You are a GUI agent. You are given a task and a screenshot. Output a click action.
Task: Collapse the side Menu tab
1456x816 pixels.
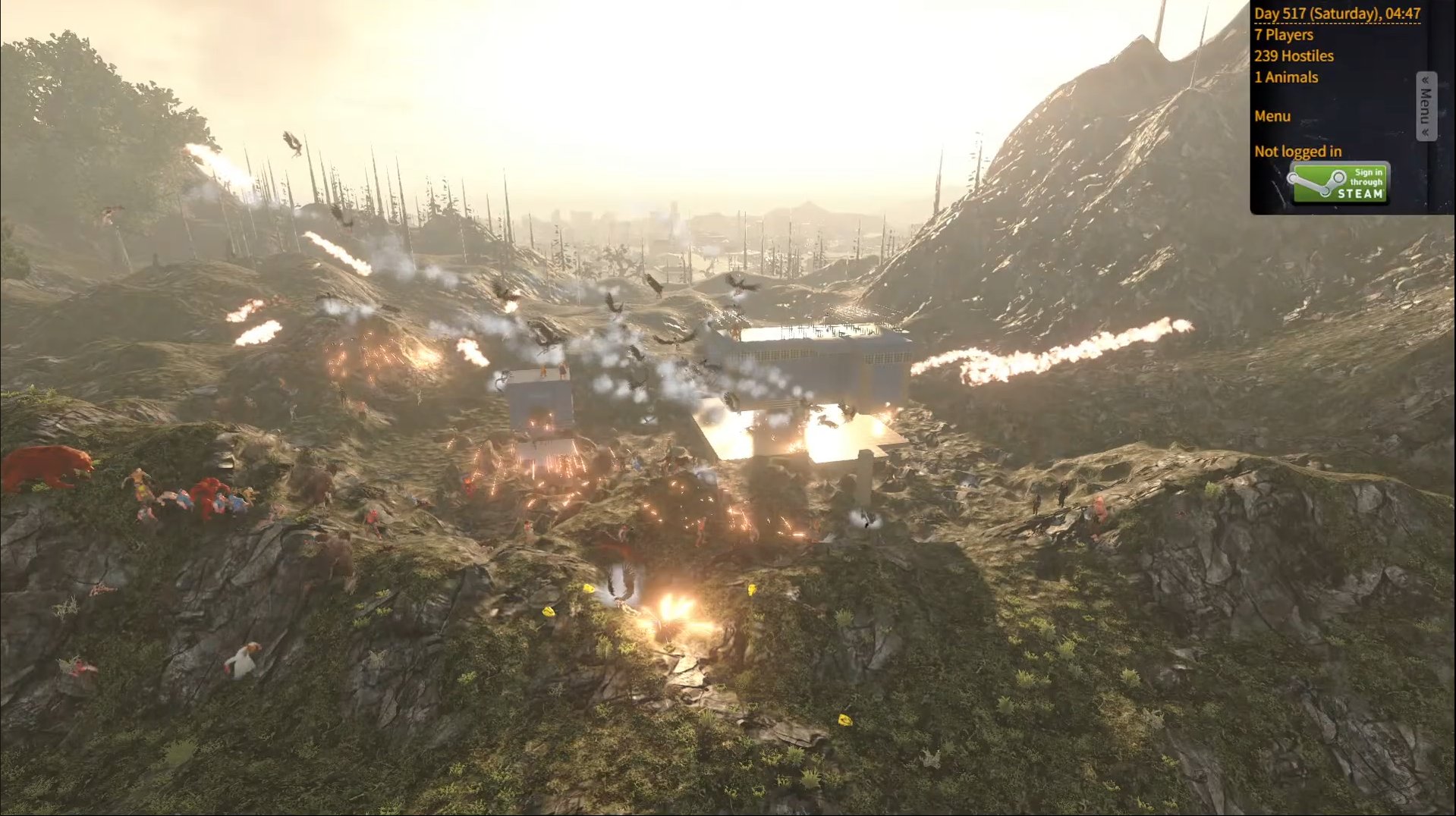pos(1426,106)
